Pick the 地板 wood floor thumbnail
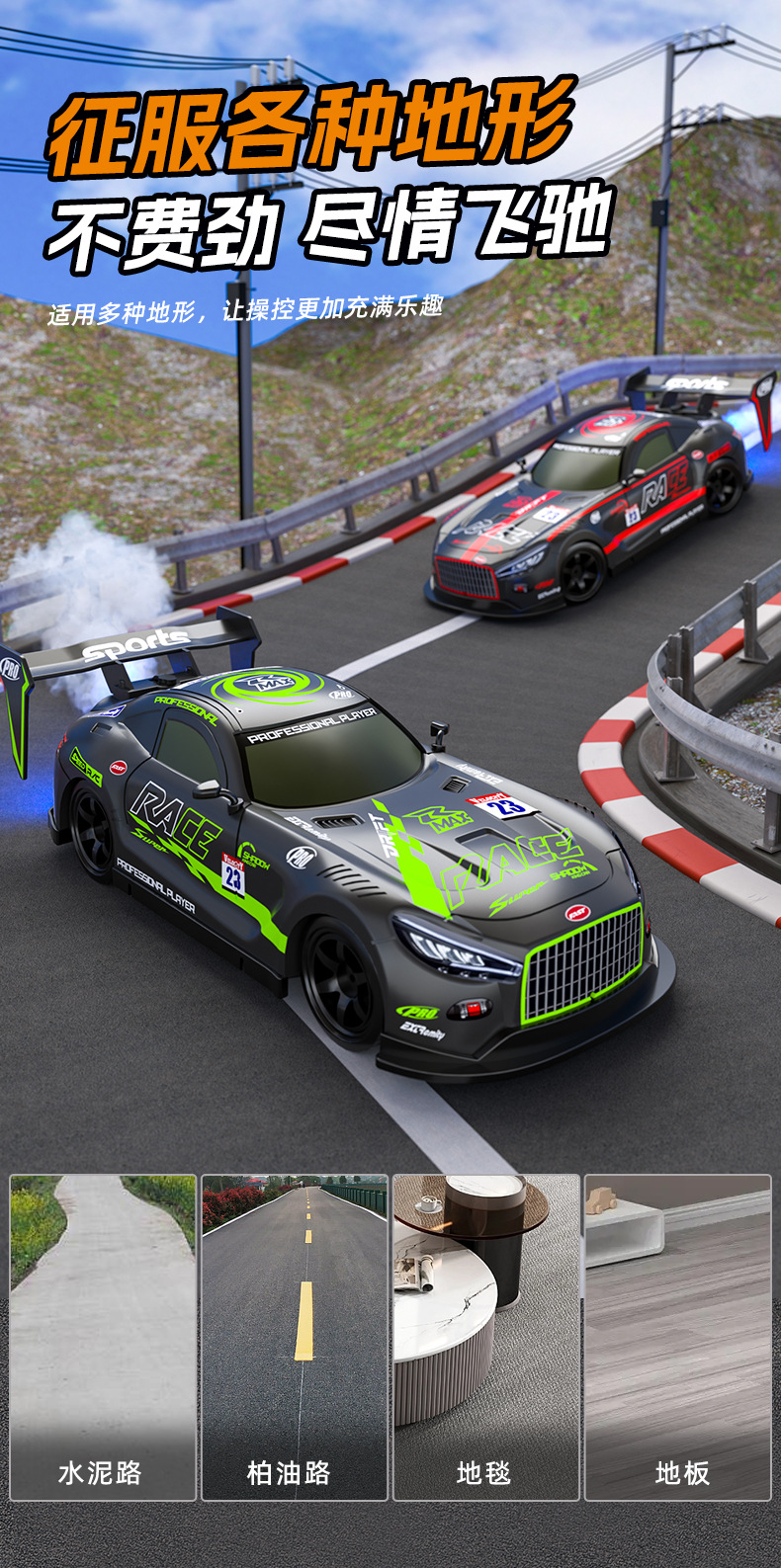This screenshot has width=781, height=1568. 678,1336
